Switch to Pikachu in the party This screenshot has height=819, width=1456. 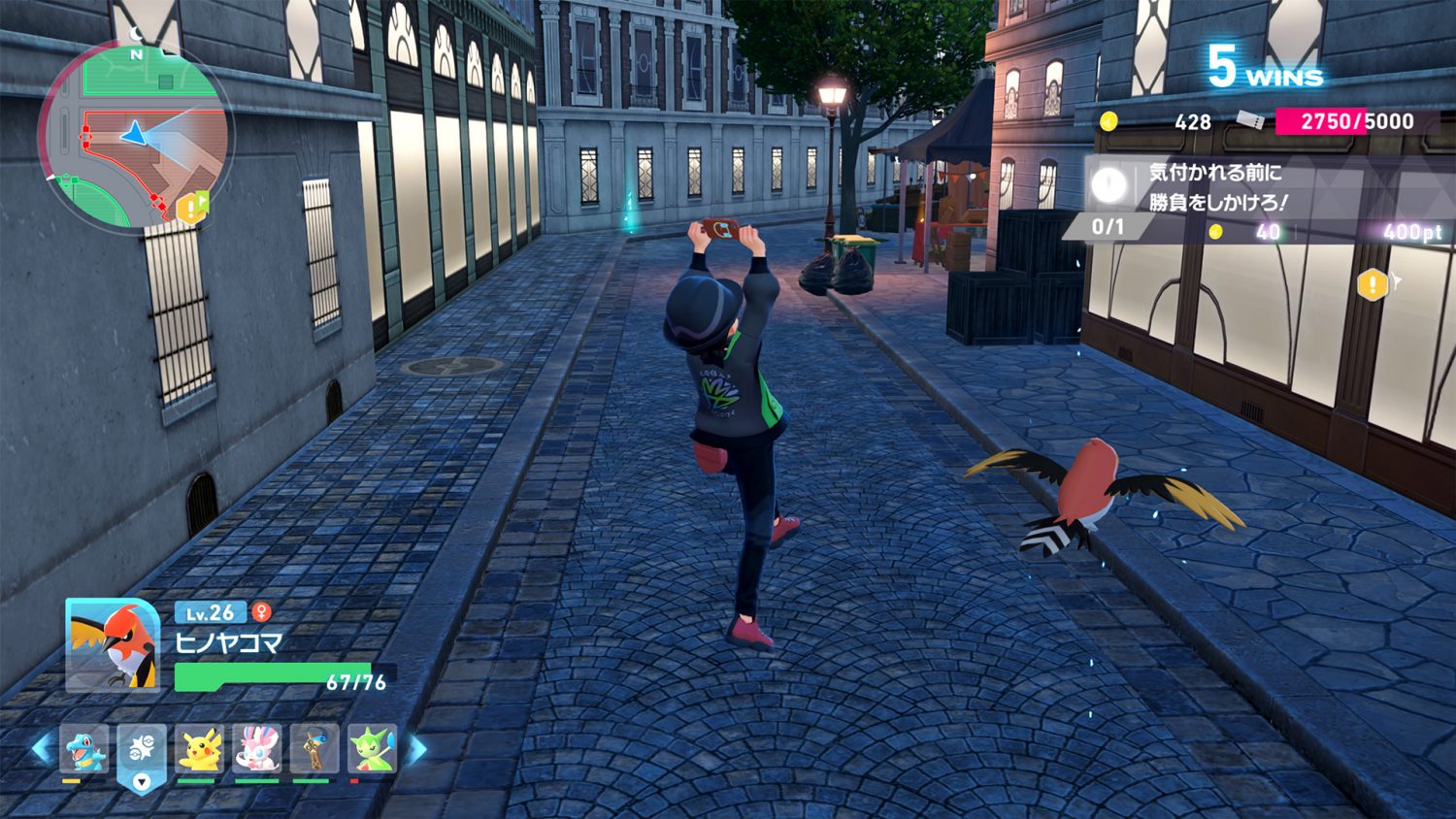(x=199, y=749)
